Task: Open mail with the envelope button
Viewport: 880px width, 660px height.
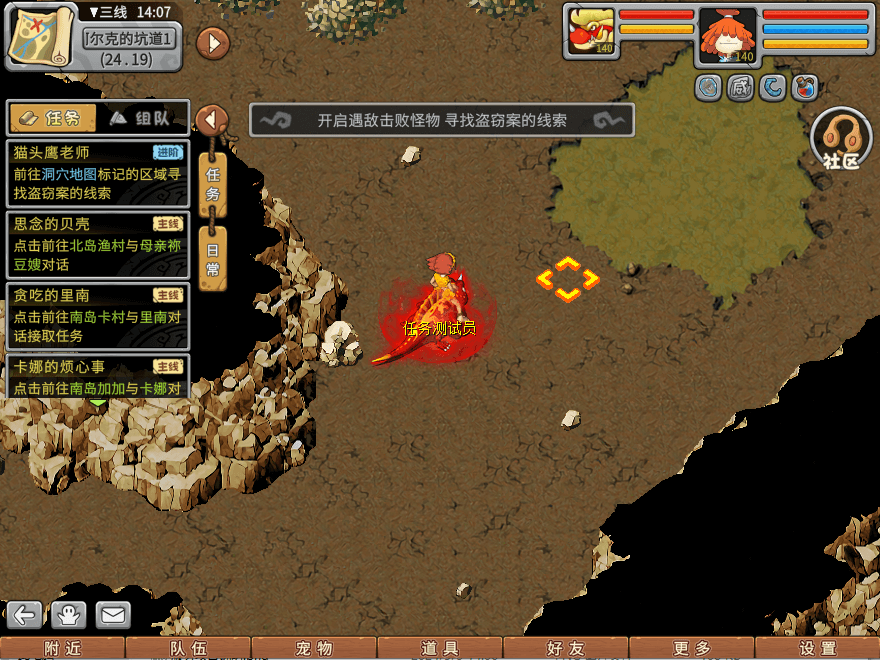Action: pyautogui.click(x=113, y=615)
